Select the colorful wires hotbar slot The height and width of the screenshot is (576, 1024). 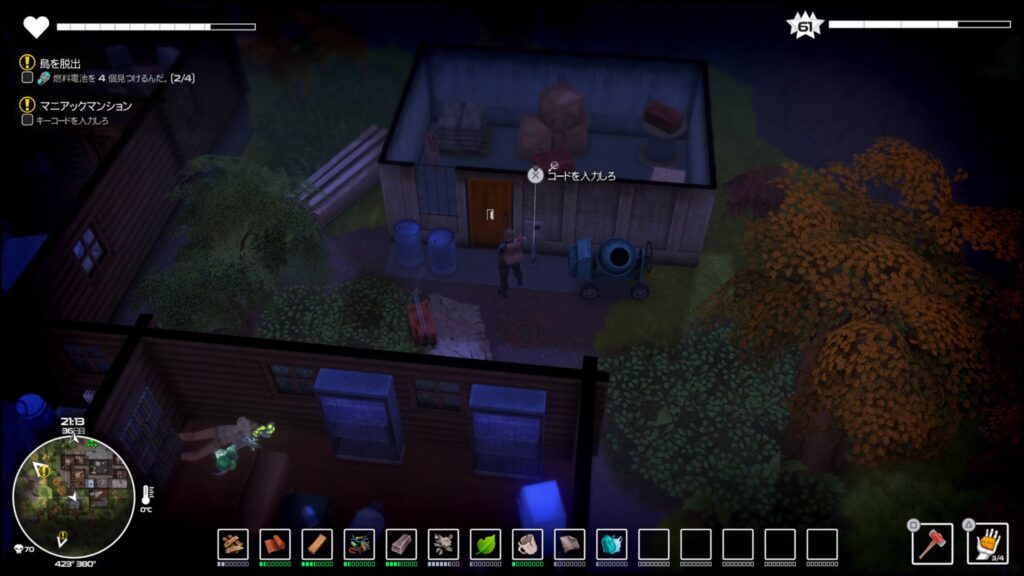(x=359, y=544)
